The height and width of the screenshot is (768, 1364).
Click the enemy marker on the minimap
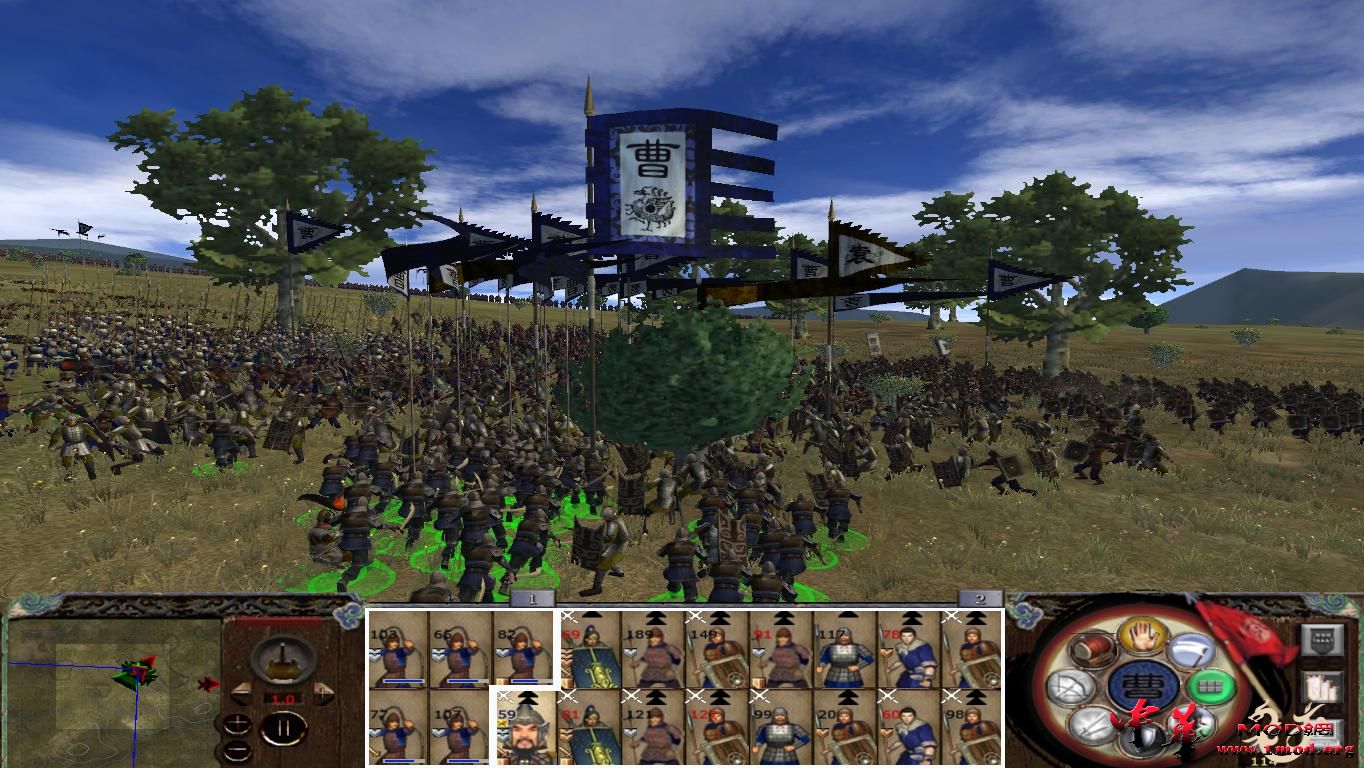point(209,683)
